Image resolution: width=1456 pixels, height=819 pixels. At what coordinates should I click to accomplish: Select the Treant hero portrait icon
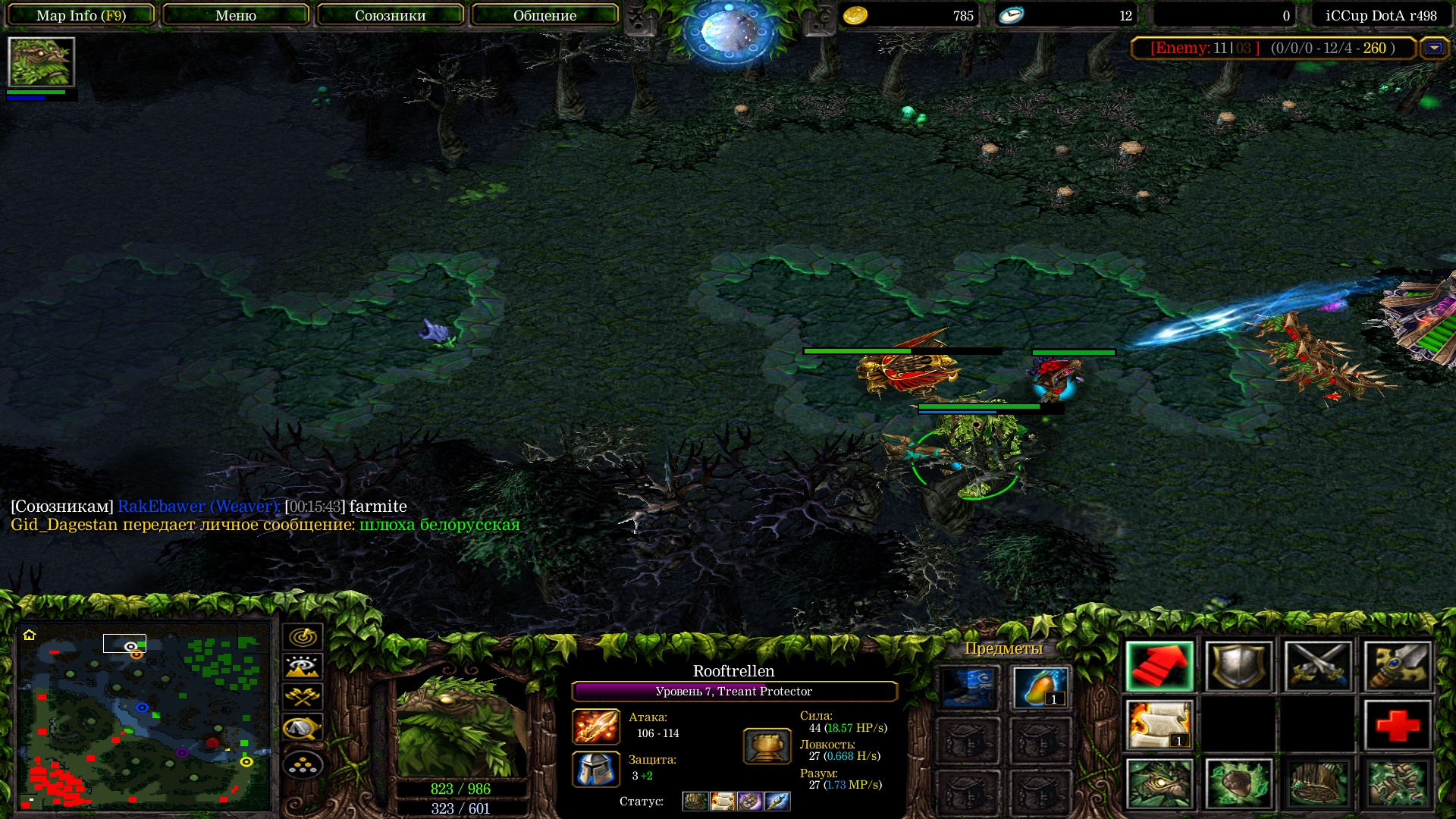tap(41, 62)
